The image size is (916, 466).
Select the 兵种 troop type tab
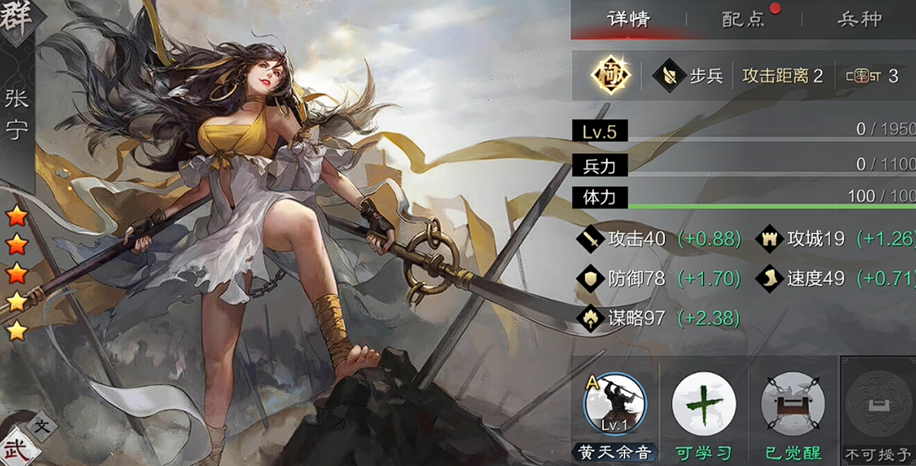[x=859, y=19]
